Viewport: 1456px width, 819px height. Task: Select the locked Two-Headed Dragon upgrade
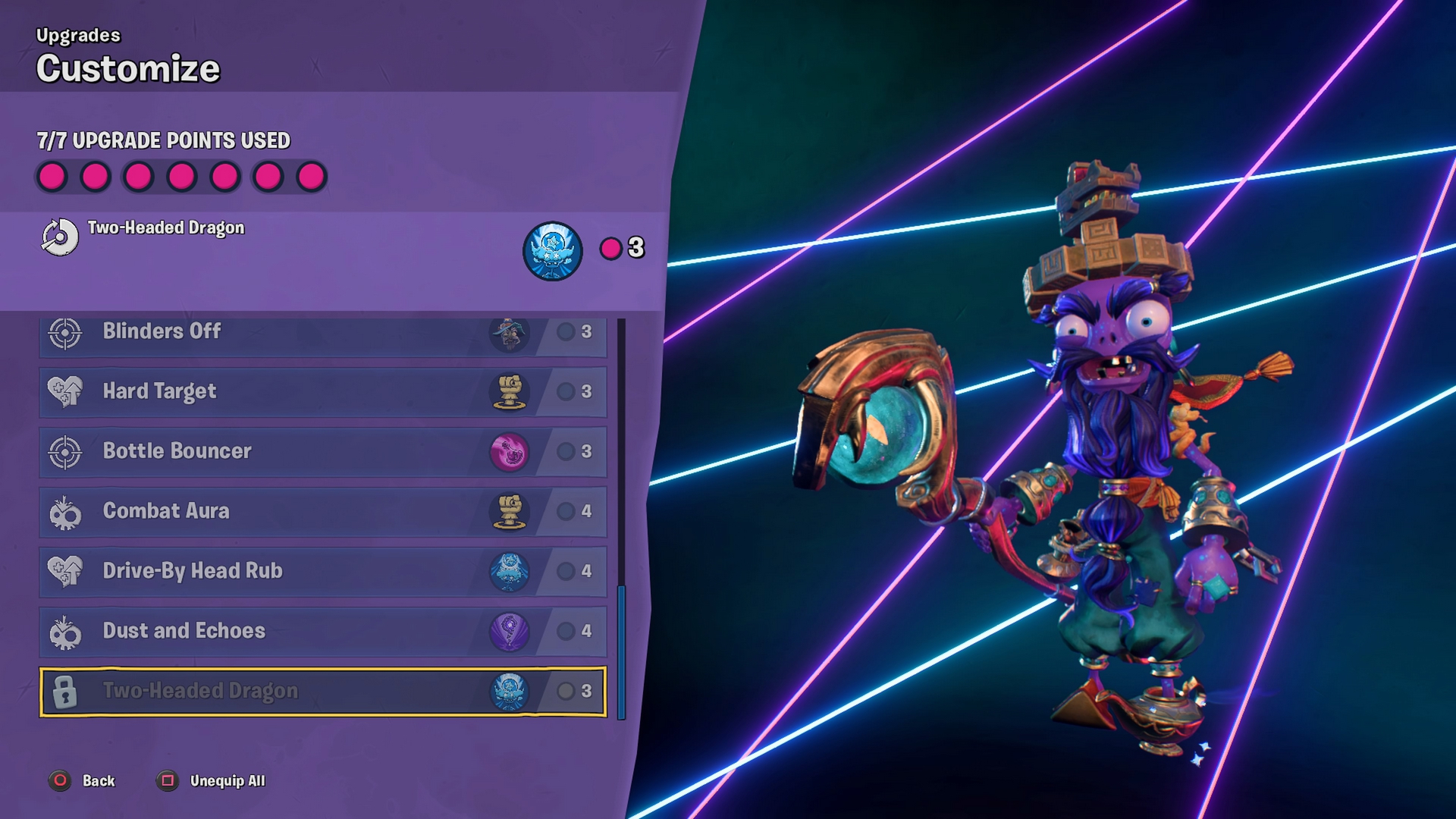(322, 691)
